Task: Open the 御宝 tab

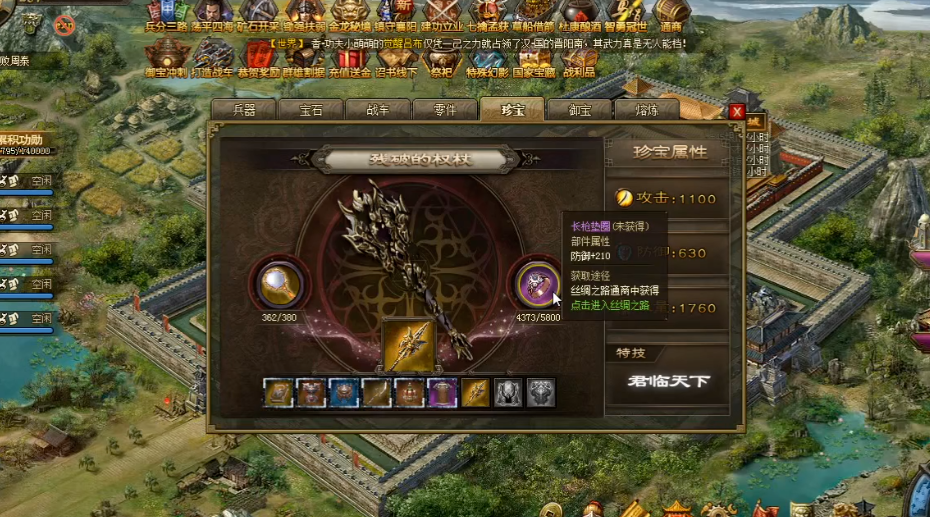Action: tap(580, 110)
